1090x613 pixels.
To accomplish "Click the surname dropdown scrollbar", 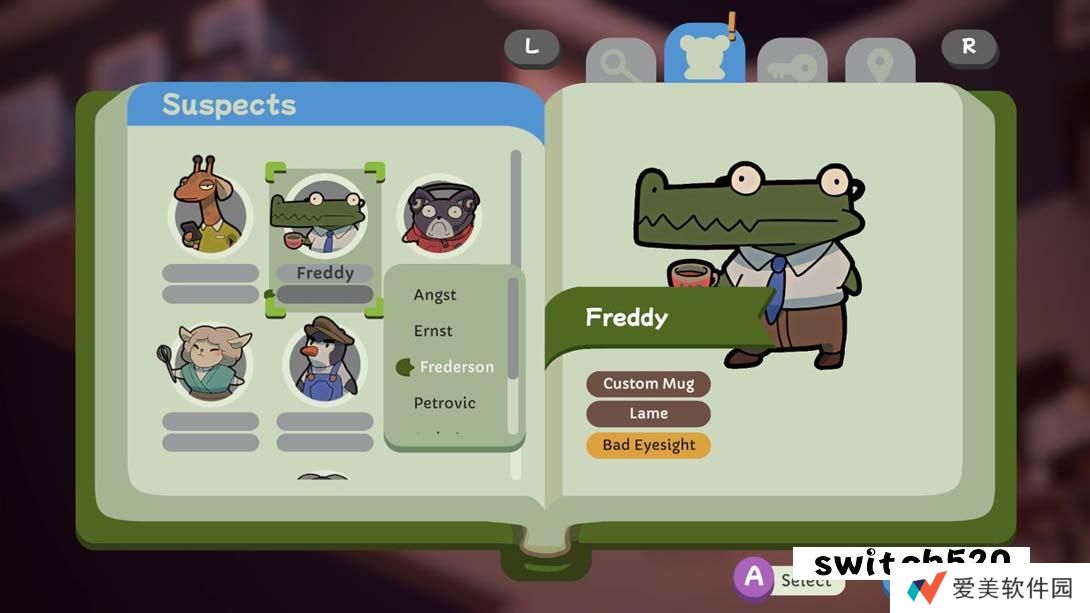I will pos(513,330).
